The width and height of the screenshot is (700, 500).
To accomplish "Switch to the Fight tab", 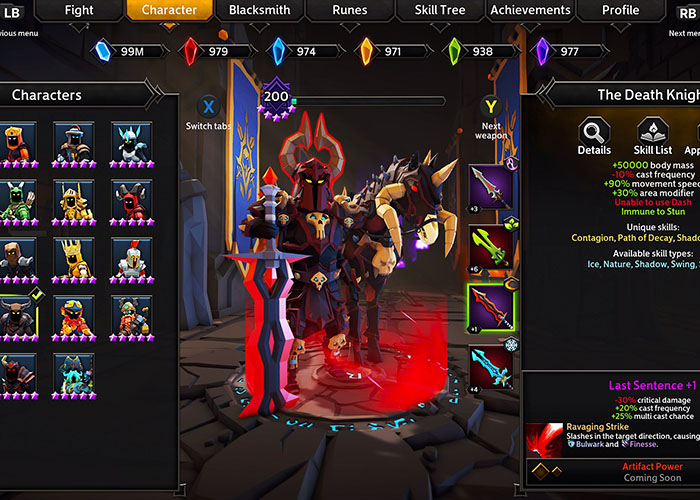I will 78,10.
